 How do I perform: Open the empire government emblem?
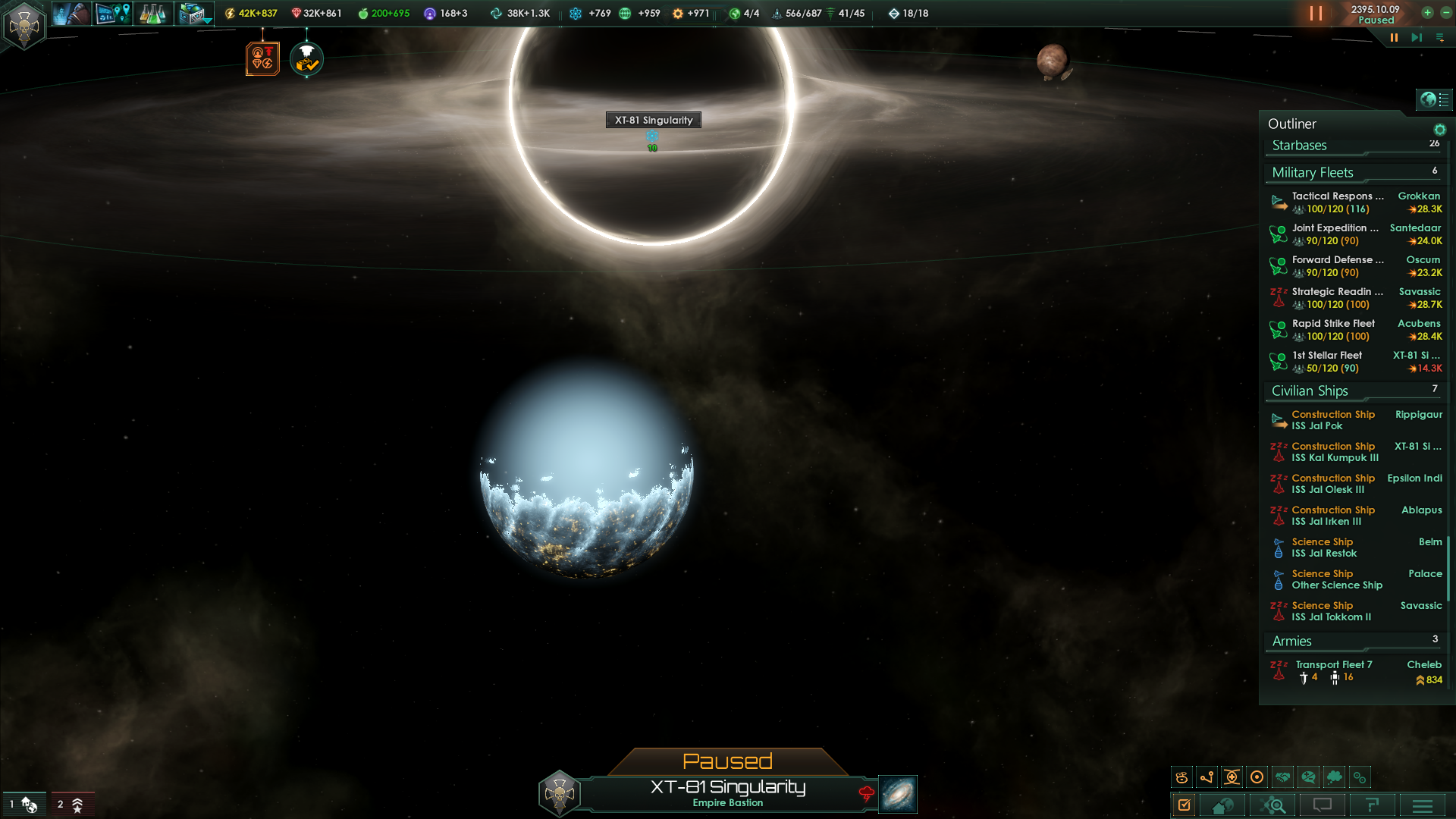24,27
